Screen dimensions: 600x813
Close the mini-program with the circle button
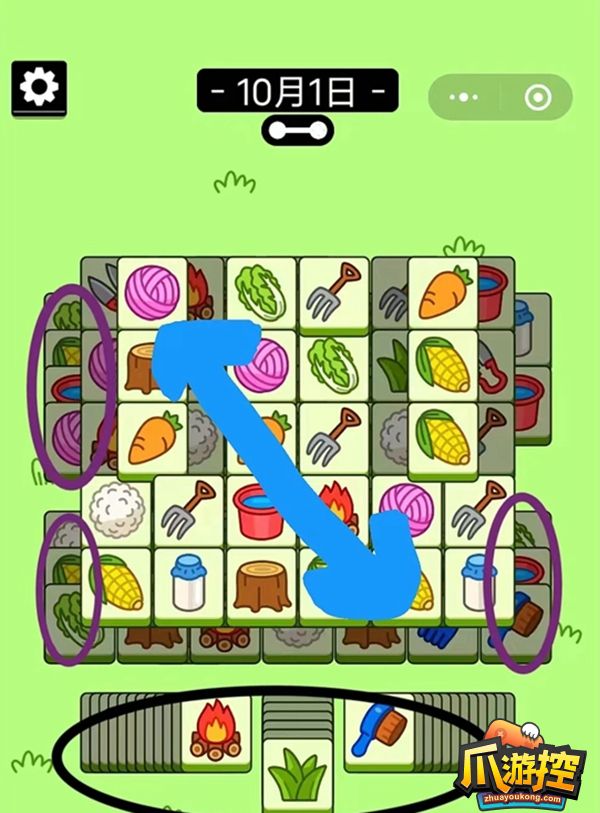pyautogui.click(x=537, y=98)
